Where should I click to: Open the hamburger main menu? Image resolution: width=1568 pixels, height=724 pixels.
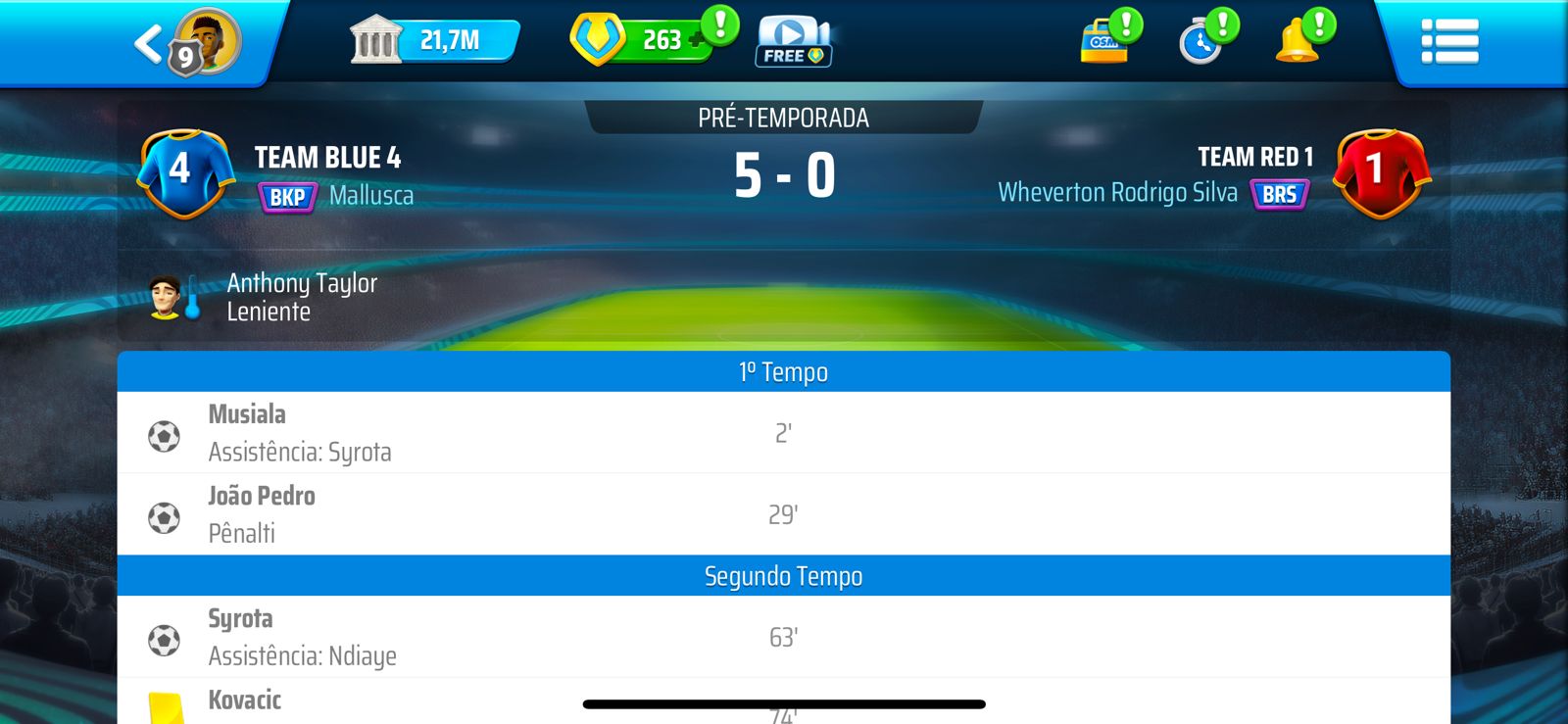tap(1449, 42)
